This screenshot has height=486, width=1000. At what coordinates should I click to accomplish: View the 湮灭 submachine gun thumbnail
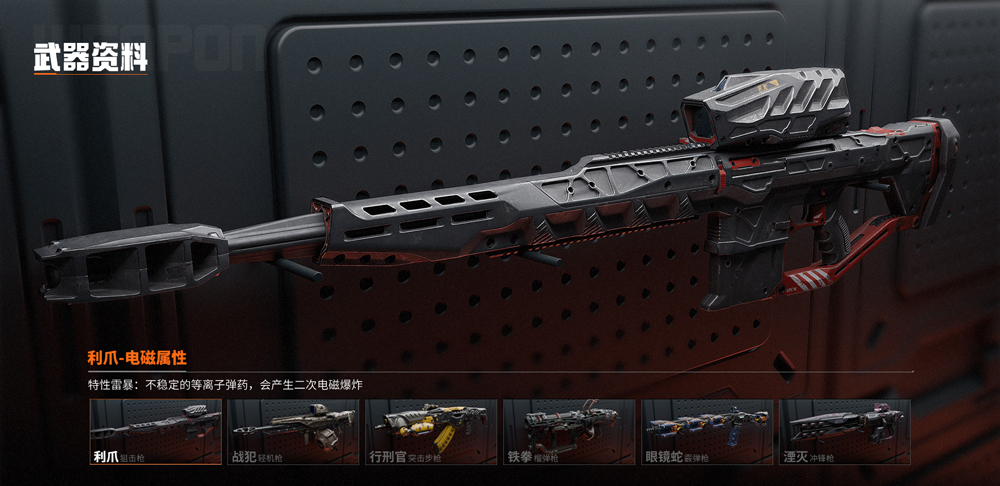click(x=845, y=431)
